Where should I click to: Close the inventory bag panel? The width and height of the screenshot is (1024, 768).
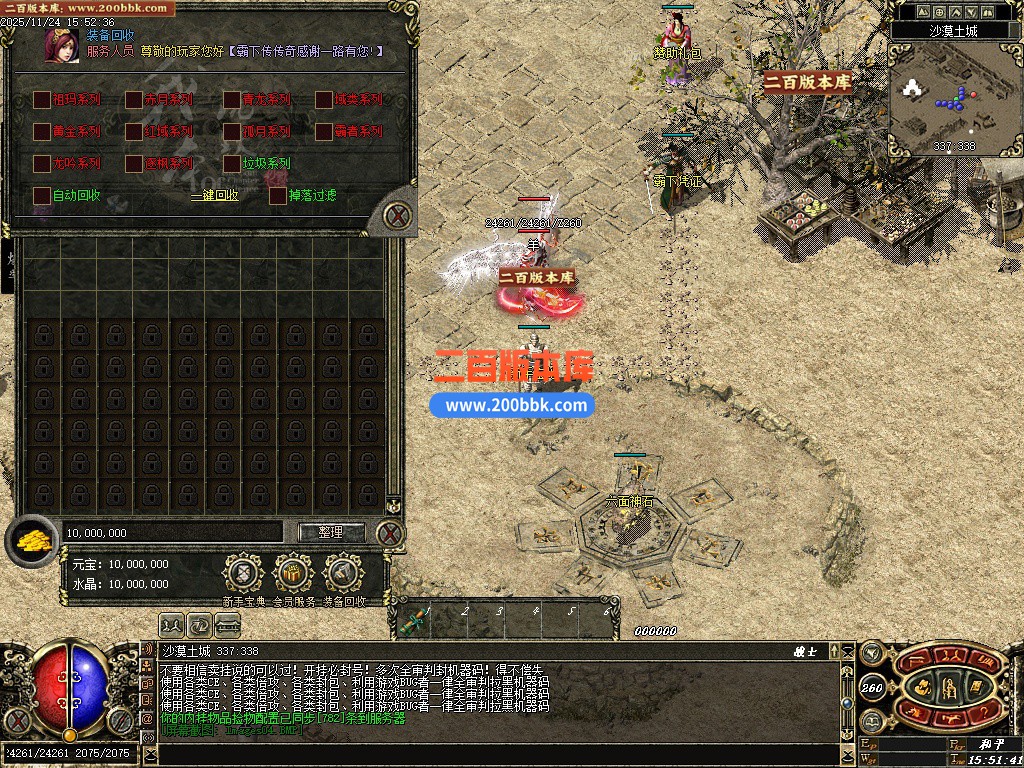390,534
